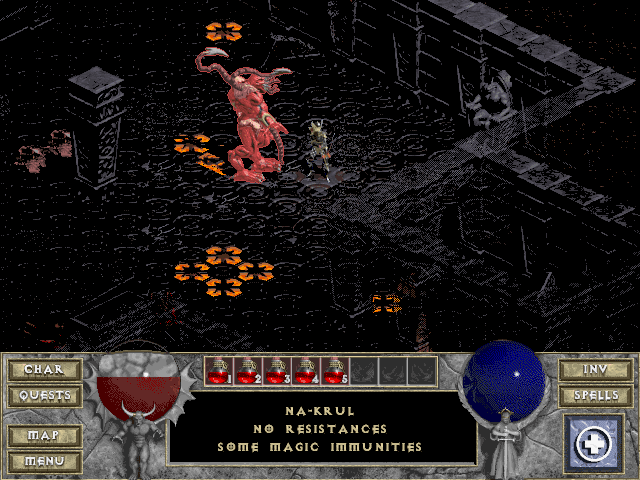
Task: Open the INV inventory panel
Action: tap(595, 370)
